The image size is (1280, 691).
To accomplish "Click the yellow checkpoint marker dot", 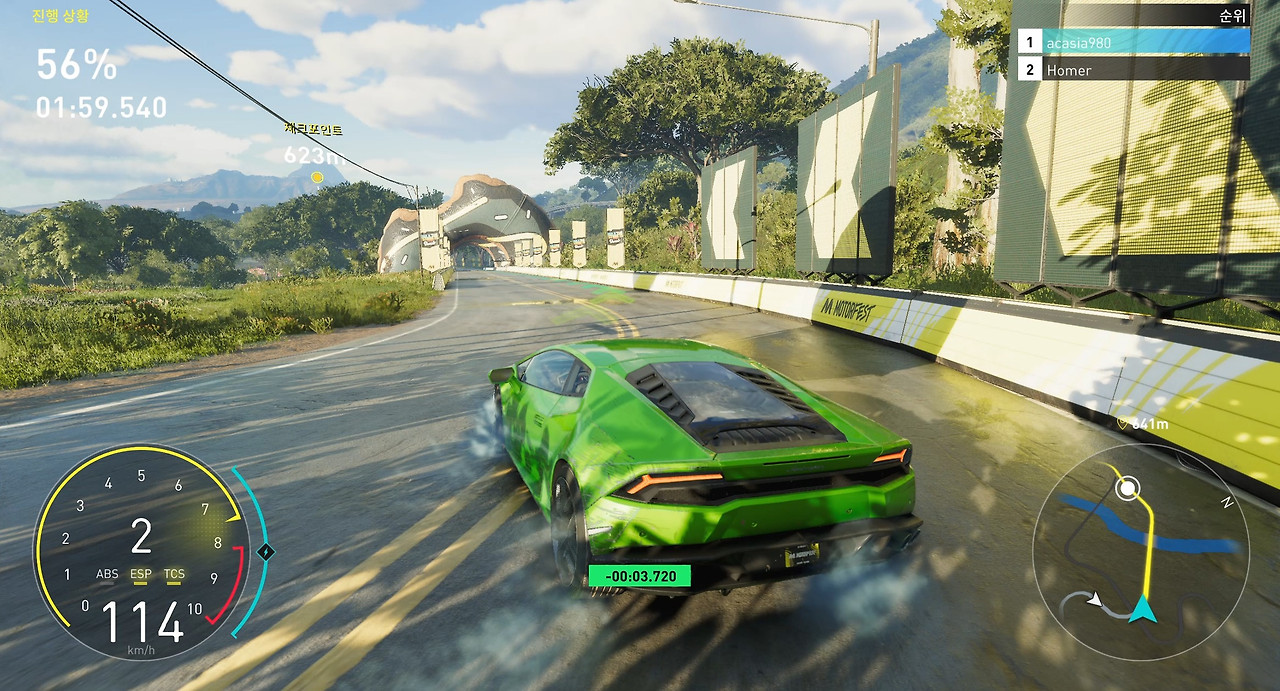I will click(317, 178).
